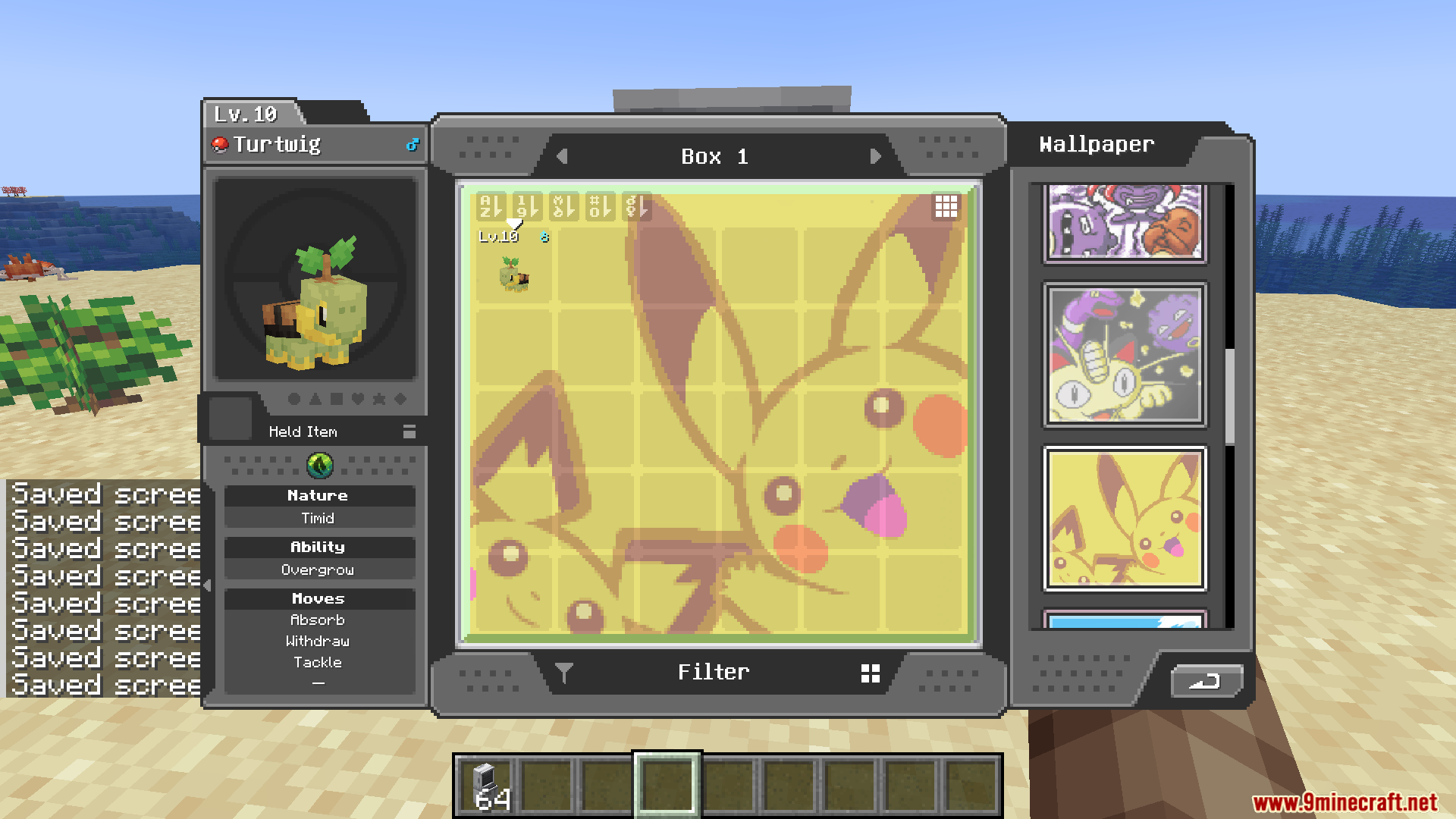
Task: Sort by species using the Pokémon silhouette icon
Action: [x=563, y=206]
